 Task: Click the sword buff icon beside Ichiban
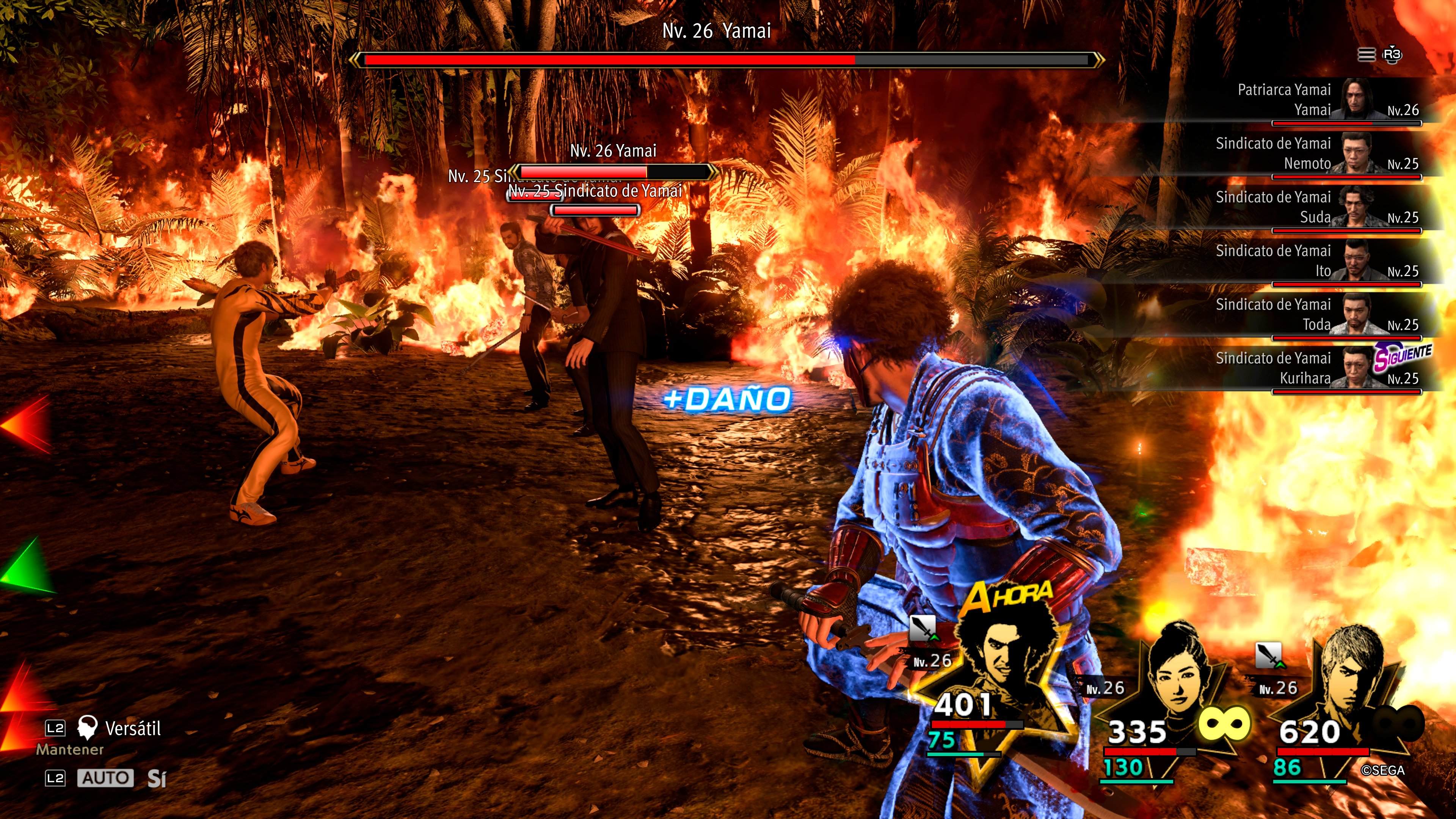click(923, 629)
